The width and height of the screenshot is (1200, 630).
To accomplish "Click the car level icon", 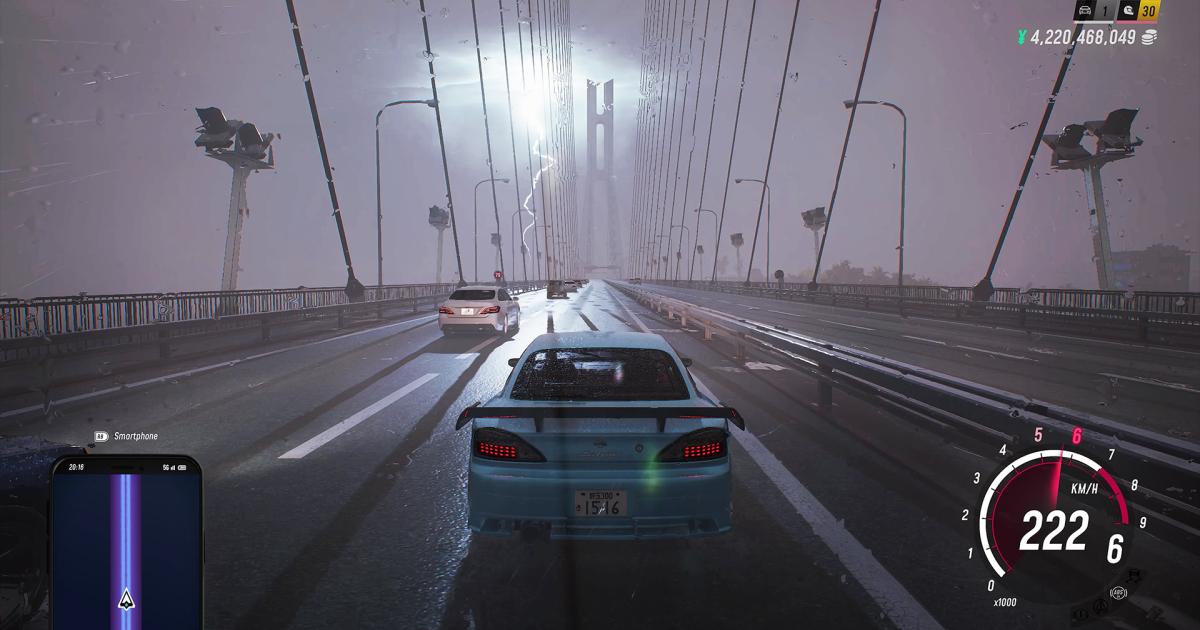I will [x=1086, y=12].
